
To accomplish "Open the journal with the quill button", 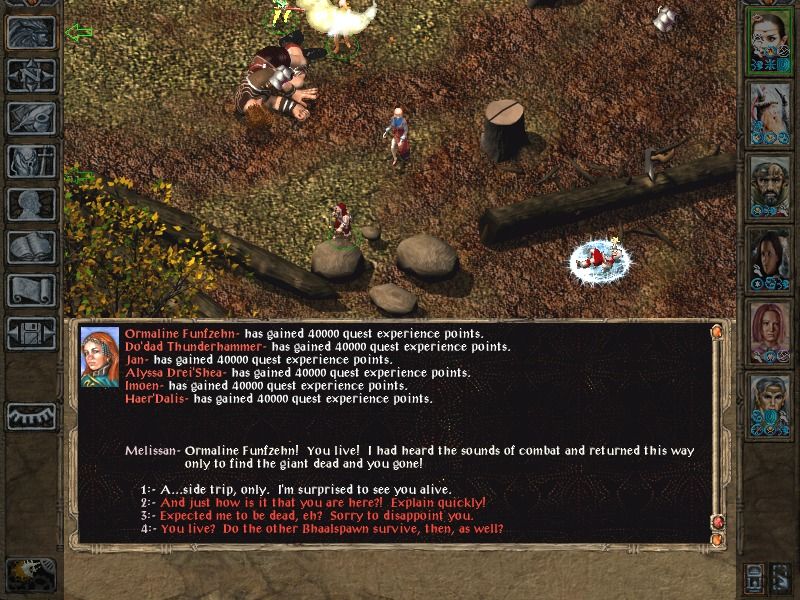I will [x=31, y=118].
